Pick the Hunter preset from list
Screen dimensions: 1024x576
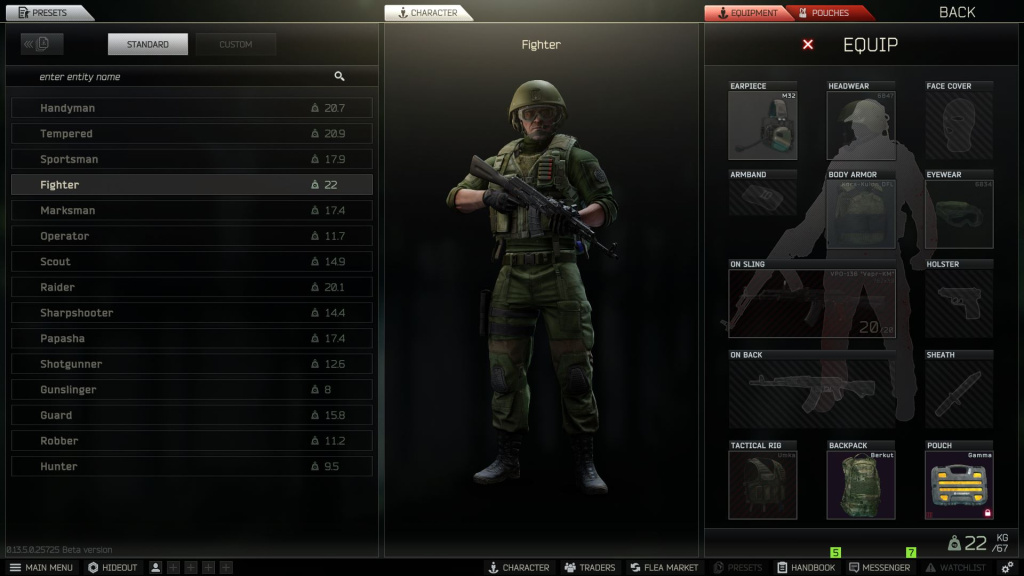(x=191, y=467)
